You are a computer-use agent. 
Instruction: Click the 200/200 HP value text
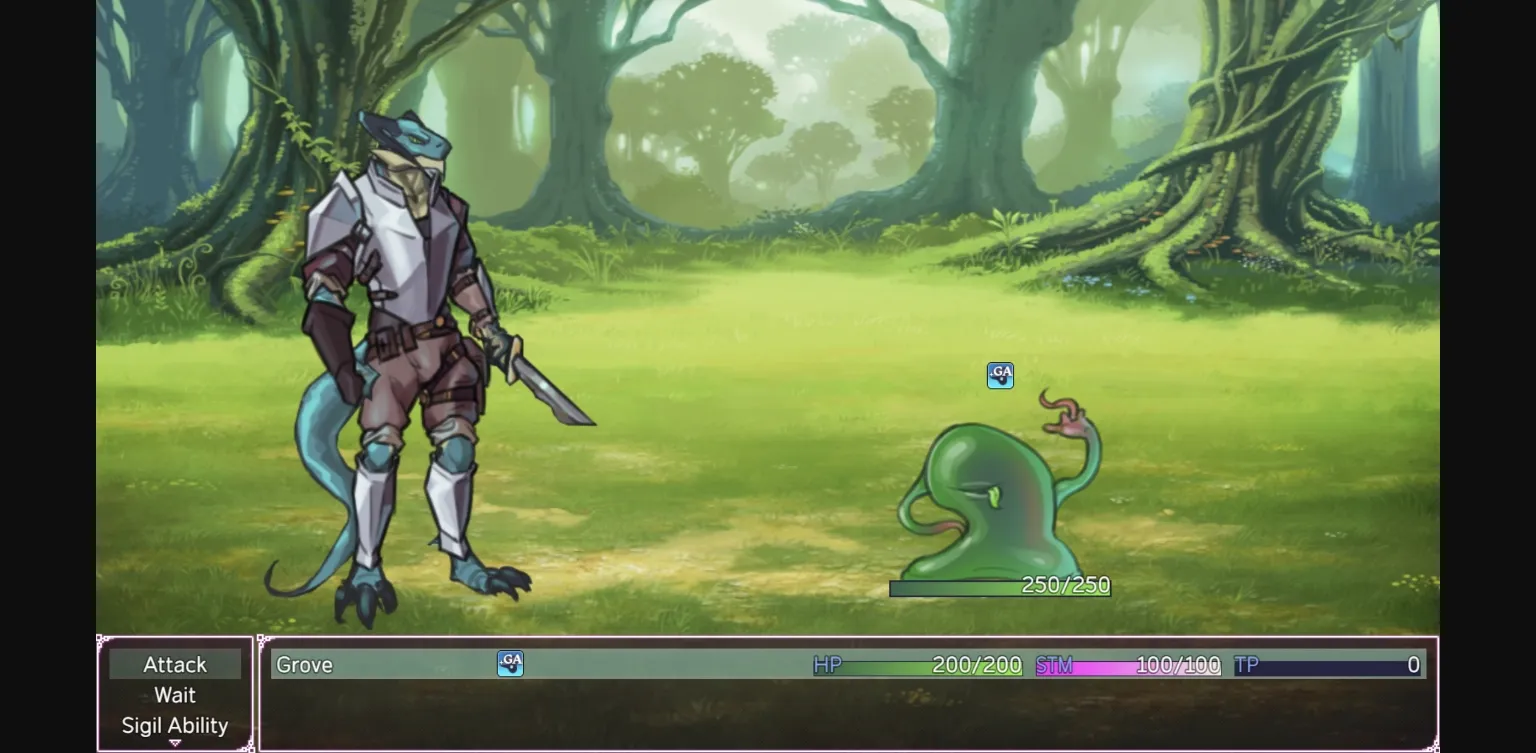pos(975,664)
